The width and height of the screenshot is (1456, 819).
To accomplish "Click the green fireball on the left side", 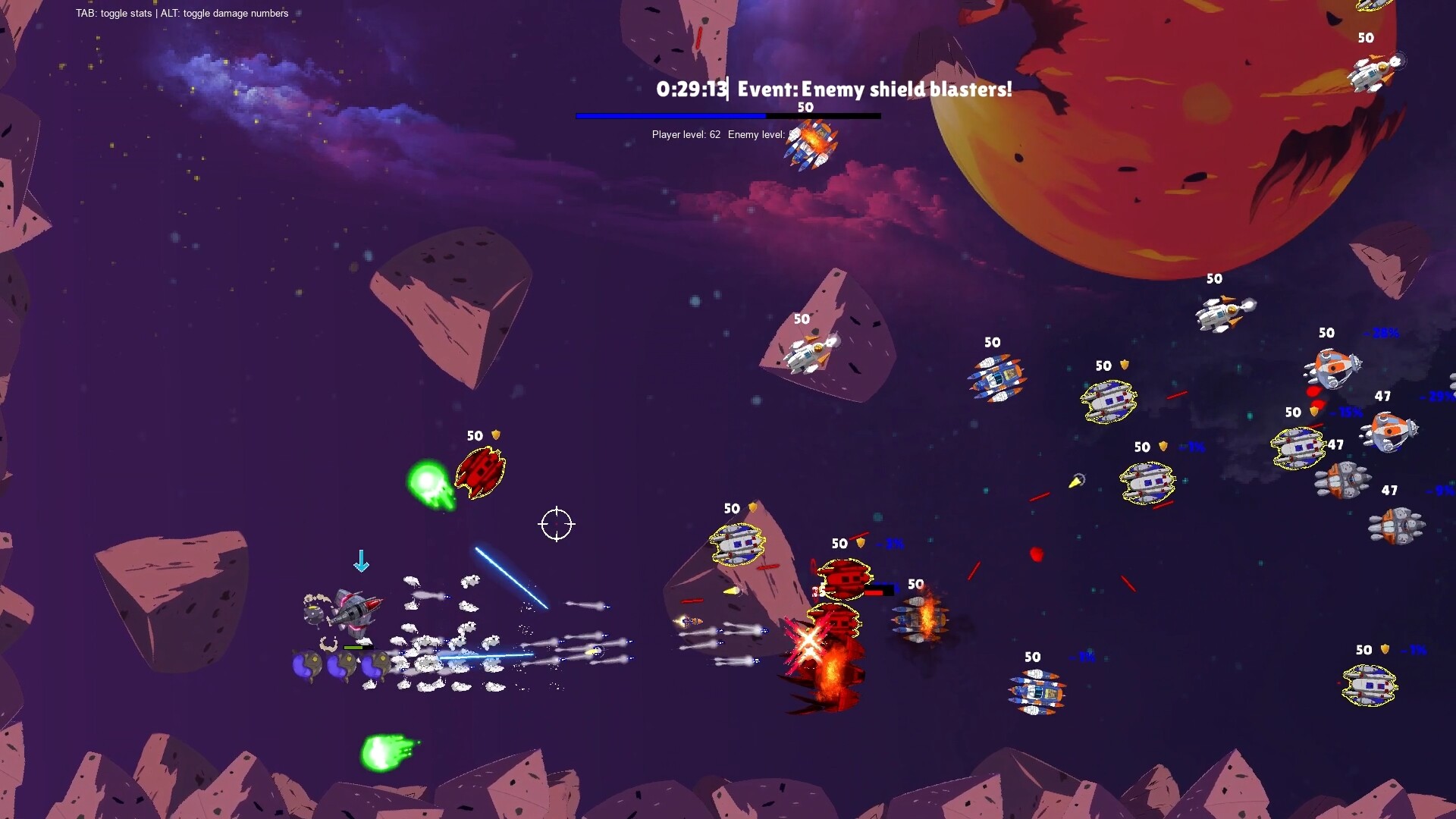I will [x=430, y=480].
